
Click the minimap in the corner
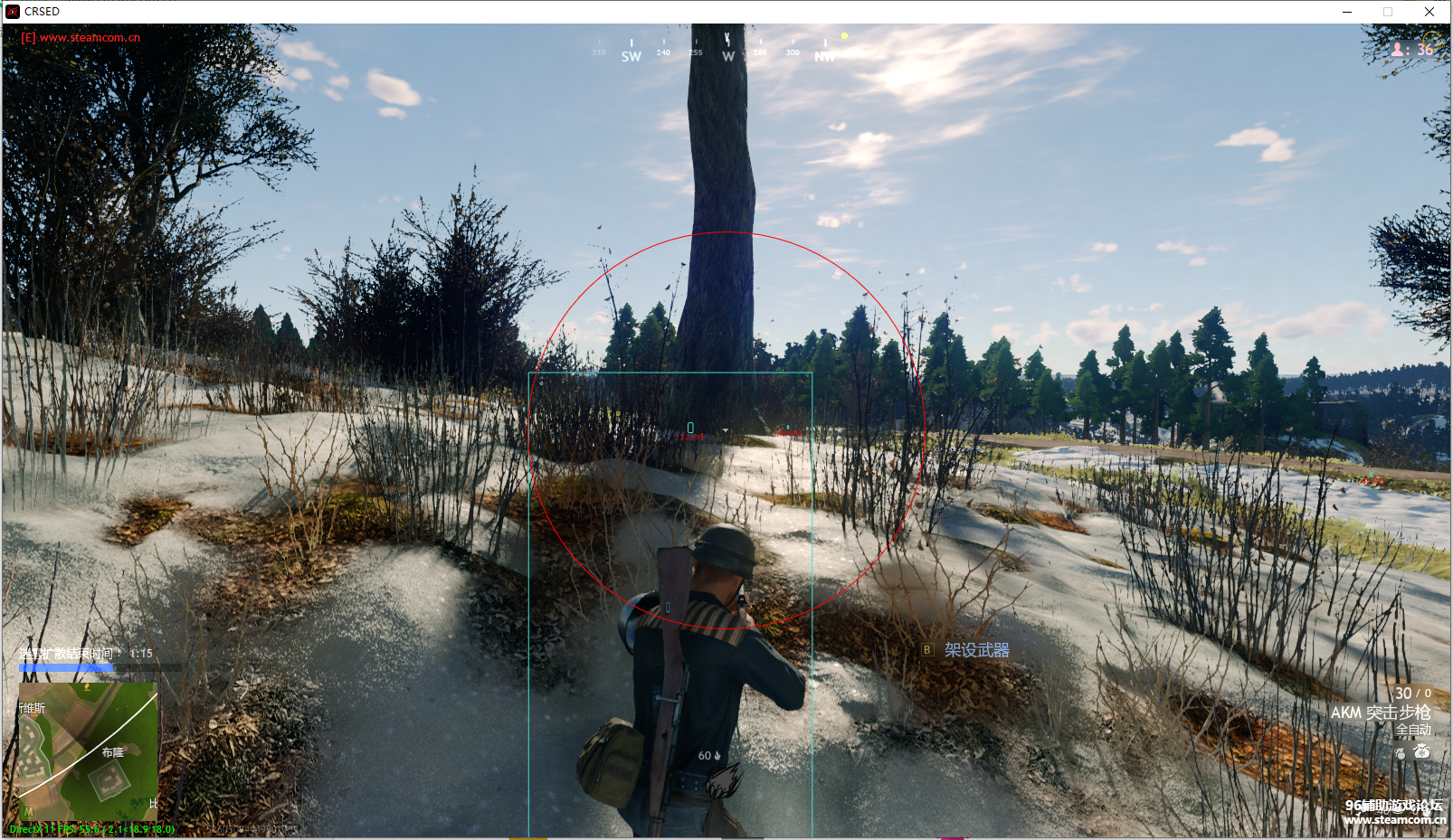coord(89,751)
